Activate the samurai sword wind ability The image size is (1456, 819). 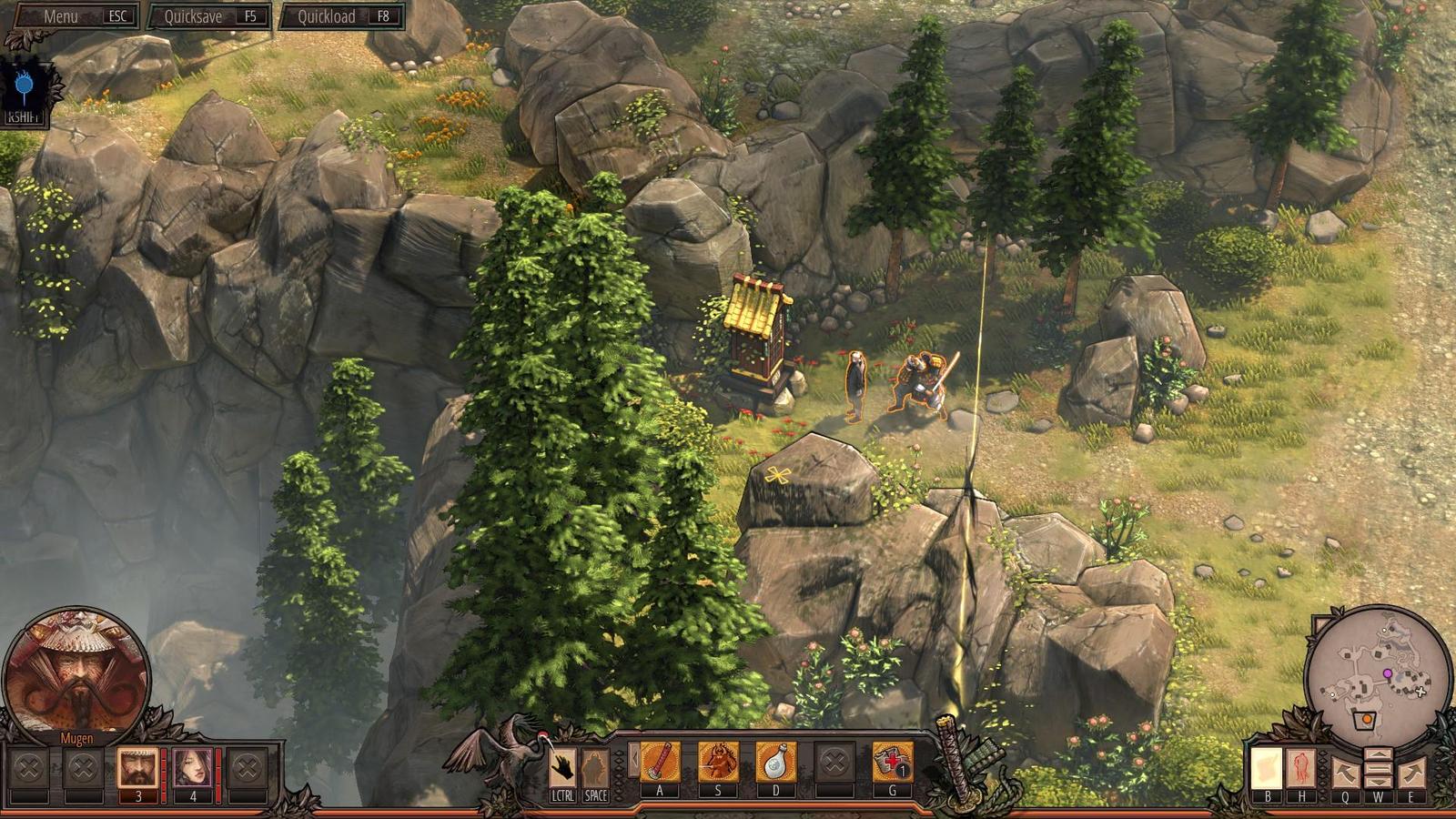pyautogui.click(x=718, y=762)
